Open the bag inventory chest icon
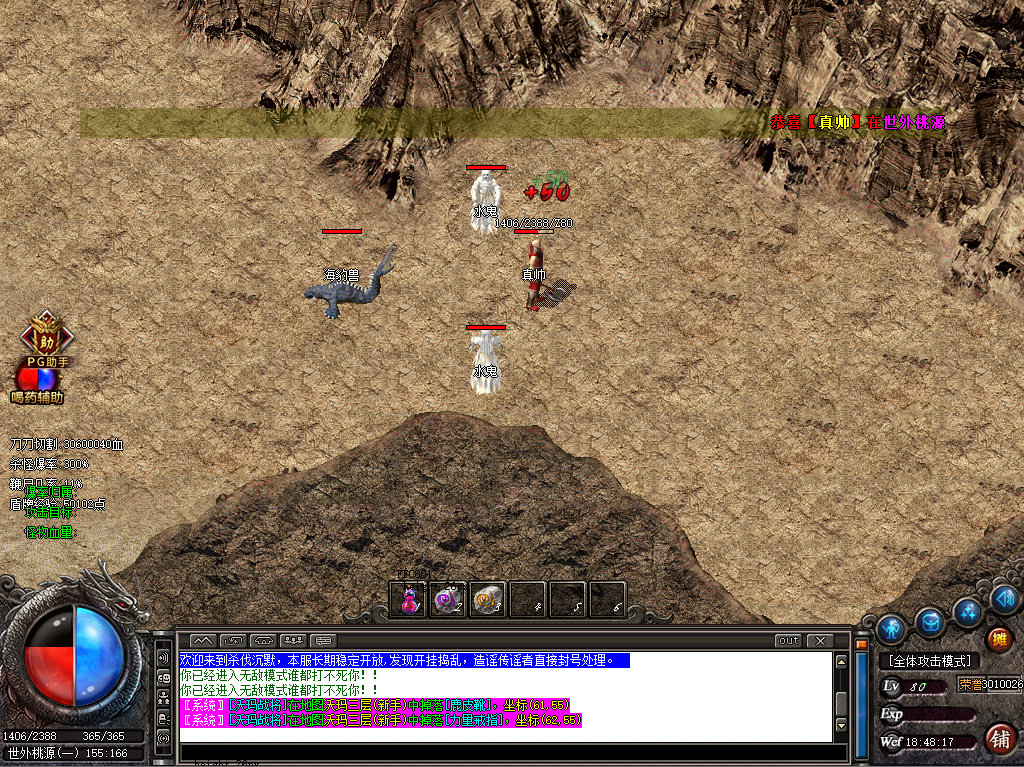The height and width of the screenshot is (767, 1024). (930, 623)
